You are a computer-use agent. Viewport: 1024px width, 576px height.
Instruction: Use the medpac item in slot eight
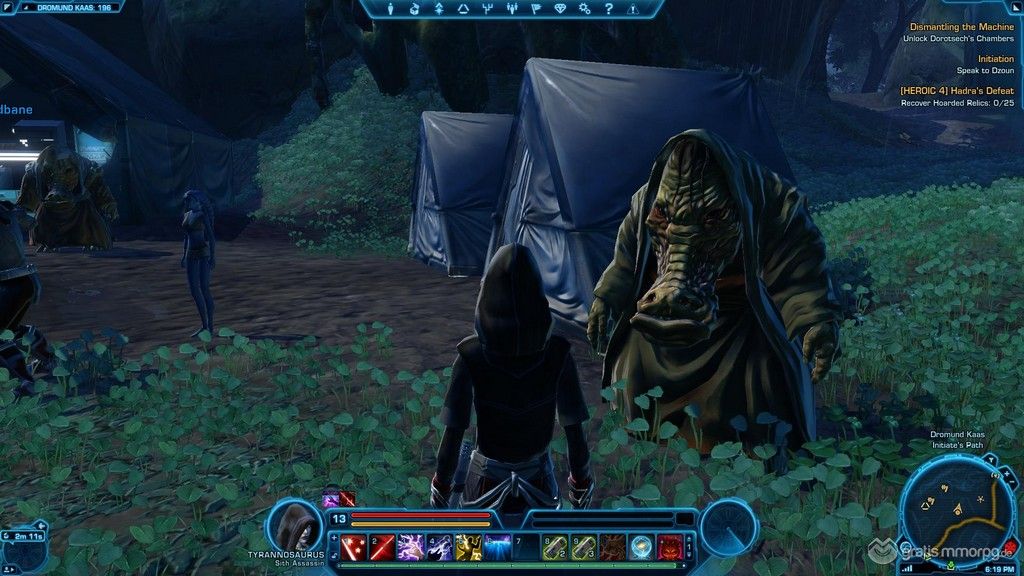(555, 546)
